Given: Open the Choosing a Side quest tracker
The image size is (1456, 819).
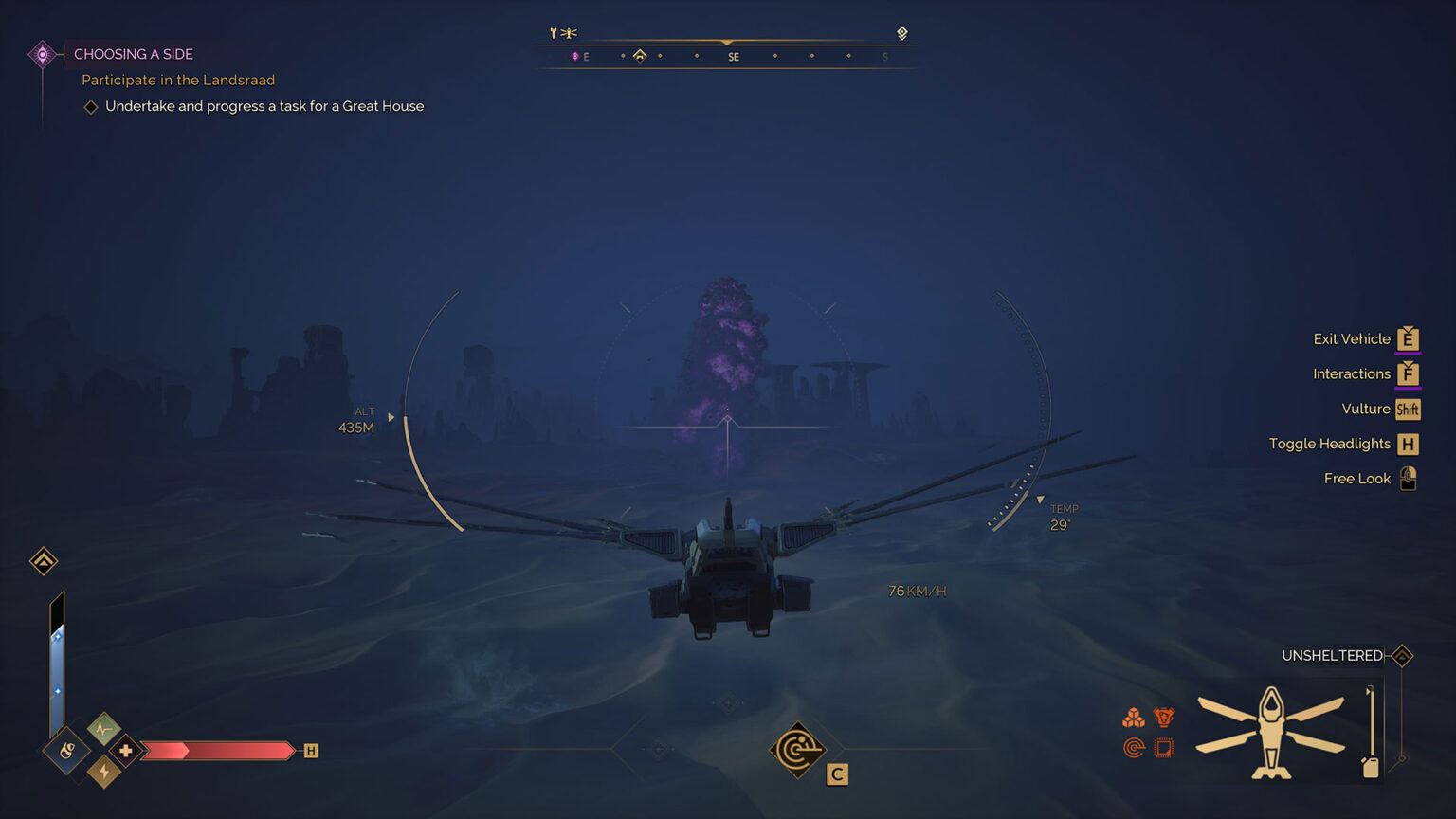Looking at the screenshot, I should coord(134,54).
